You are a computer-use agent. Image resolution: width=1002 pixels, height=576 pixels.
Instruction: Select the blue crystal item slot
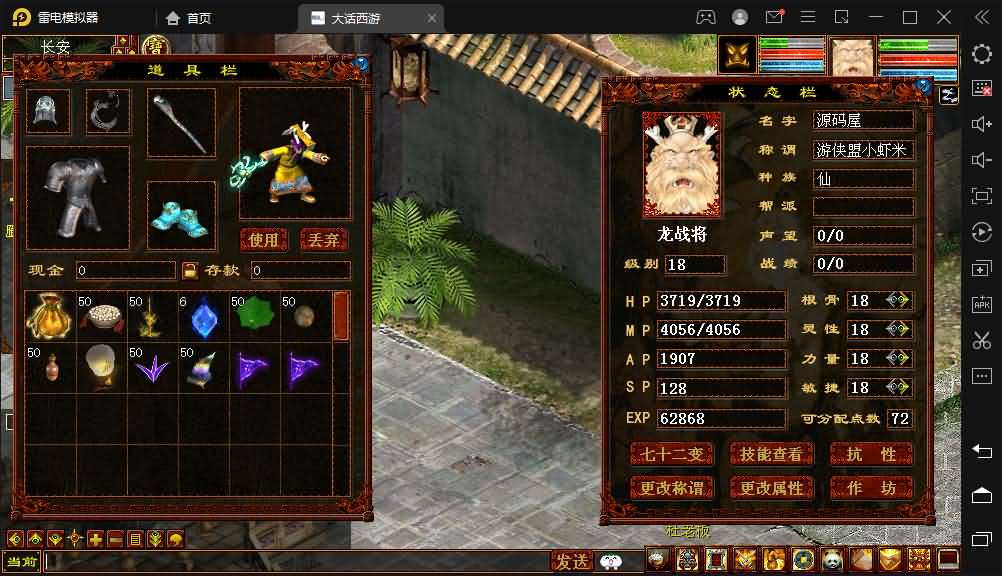203,316
